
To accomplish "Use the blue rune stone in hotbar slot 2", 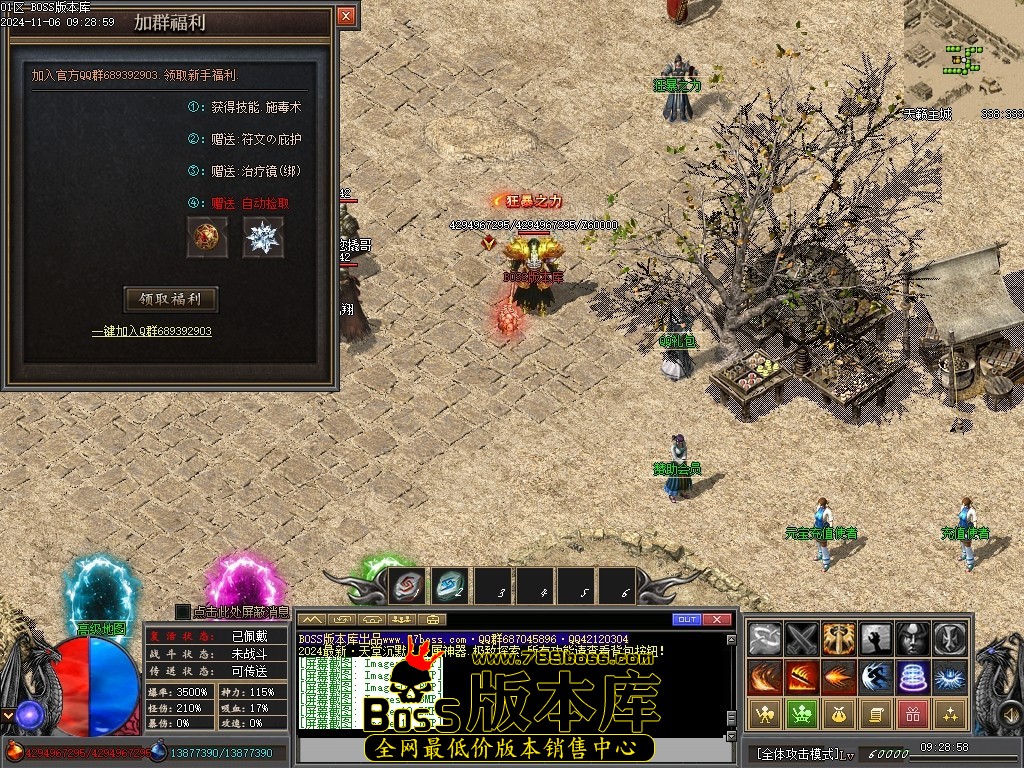I will (x=449, y=585).
